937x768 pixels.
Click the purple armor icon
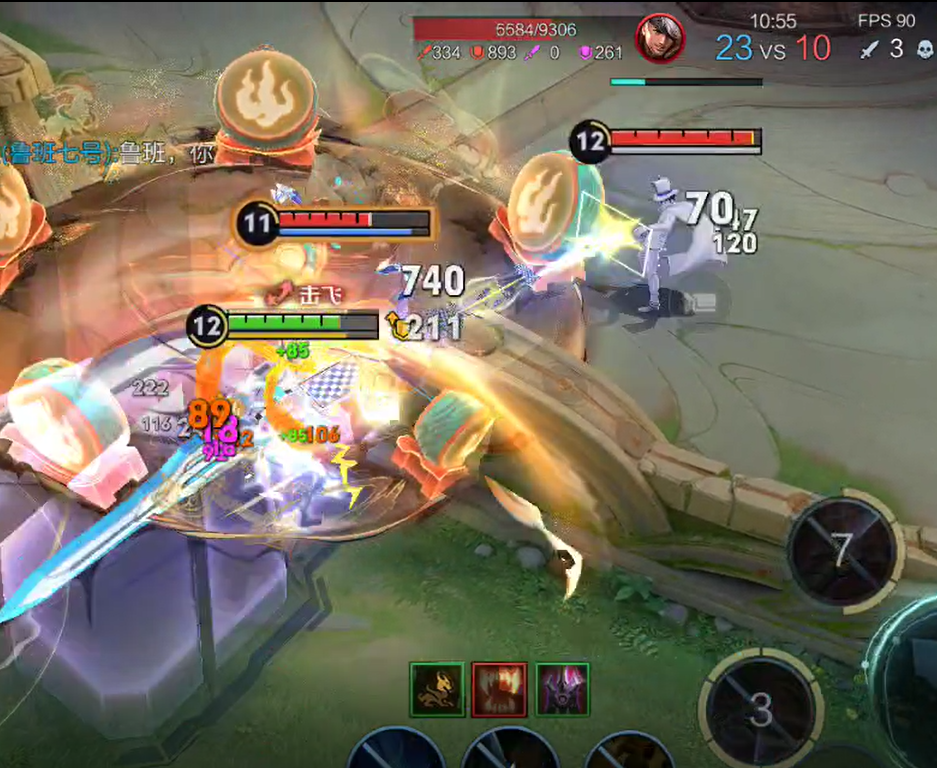[562, 689]
